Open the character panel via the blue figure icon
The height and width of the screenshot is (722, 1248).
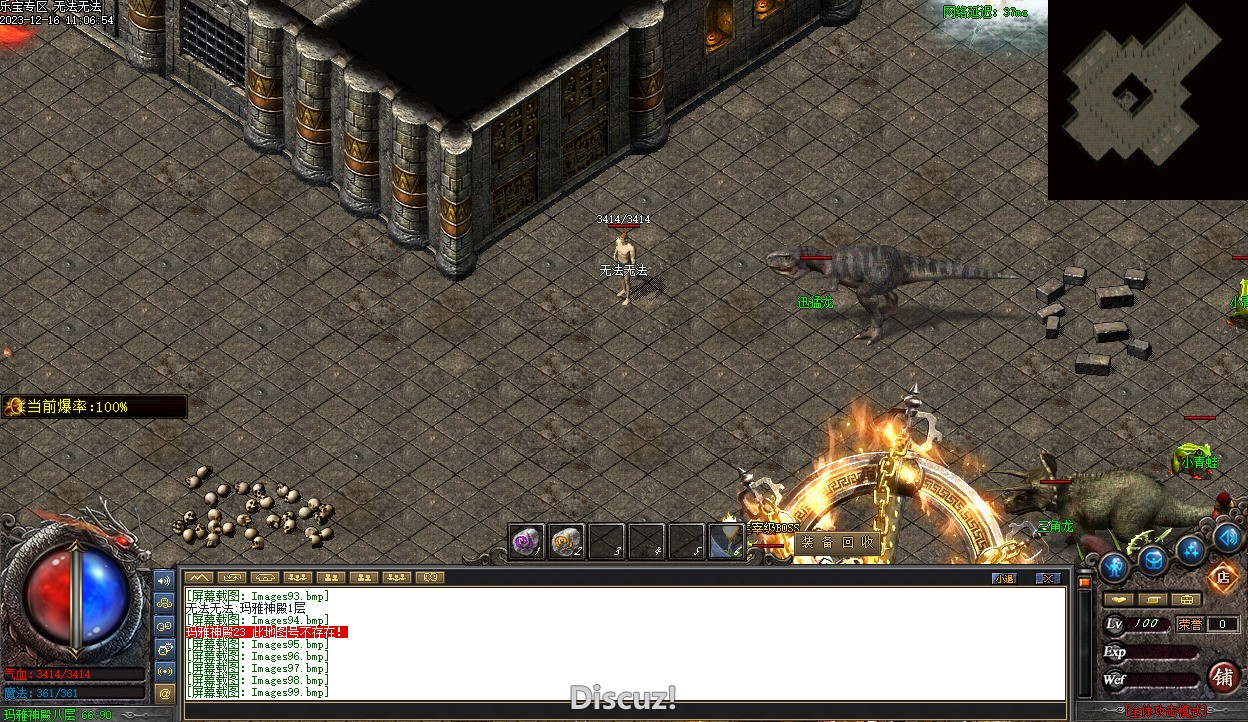click(x=1114, y=567)
